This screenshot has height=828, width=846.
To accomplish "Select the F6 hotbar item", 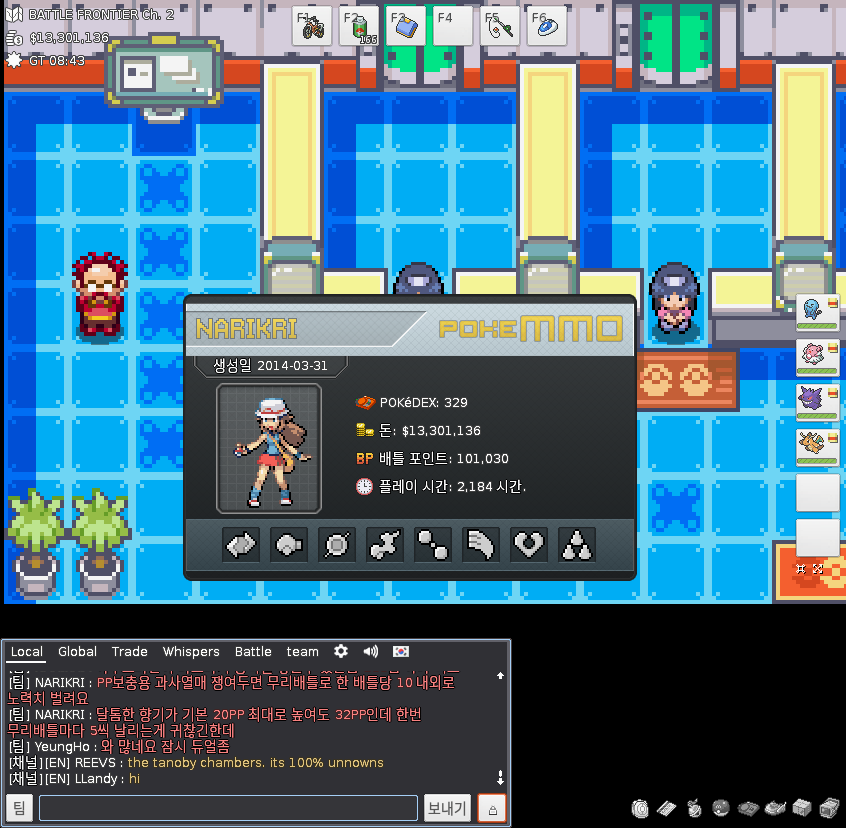I will point(547,26).
